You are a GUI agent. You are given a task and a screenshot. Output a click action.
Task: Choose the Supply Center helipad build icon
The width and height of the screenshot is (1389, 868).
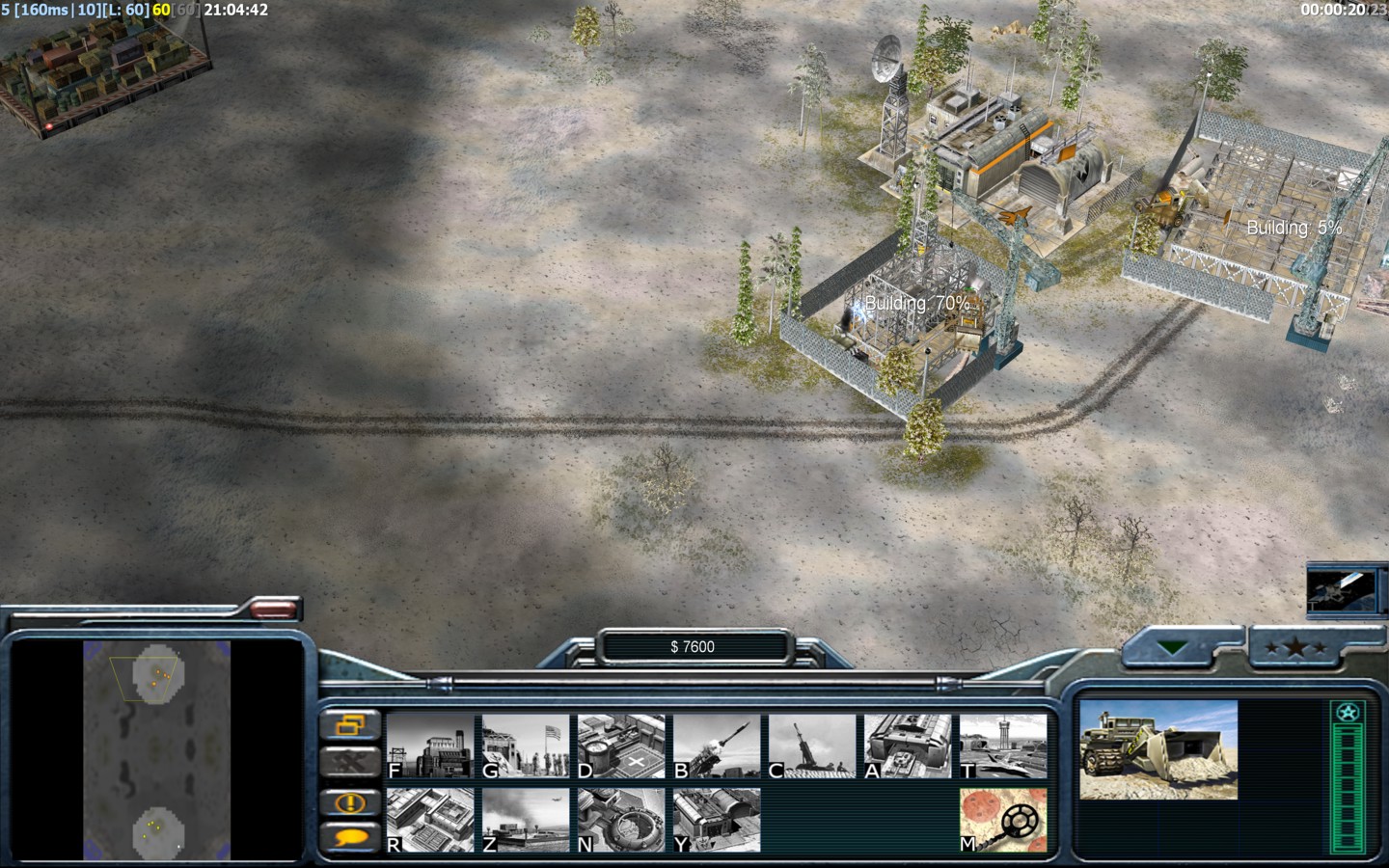coord(621,746)
